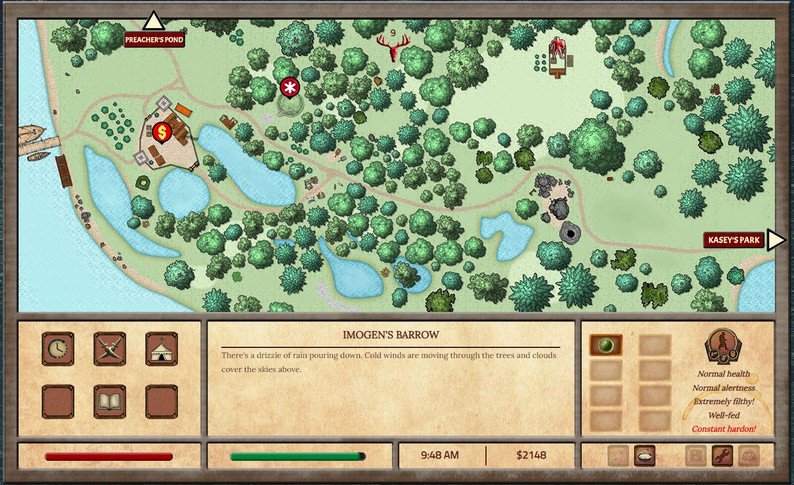Open the wrench settings button
794x485 pixels.
(x=722, y=455)
